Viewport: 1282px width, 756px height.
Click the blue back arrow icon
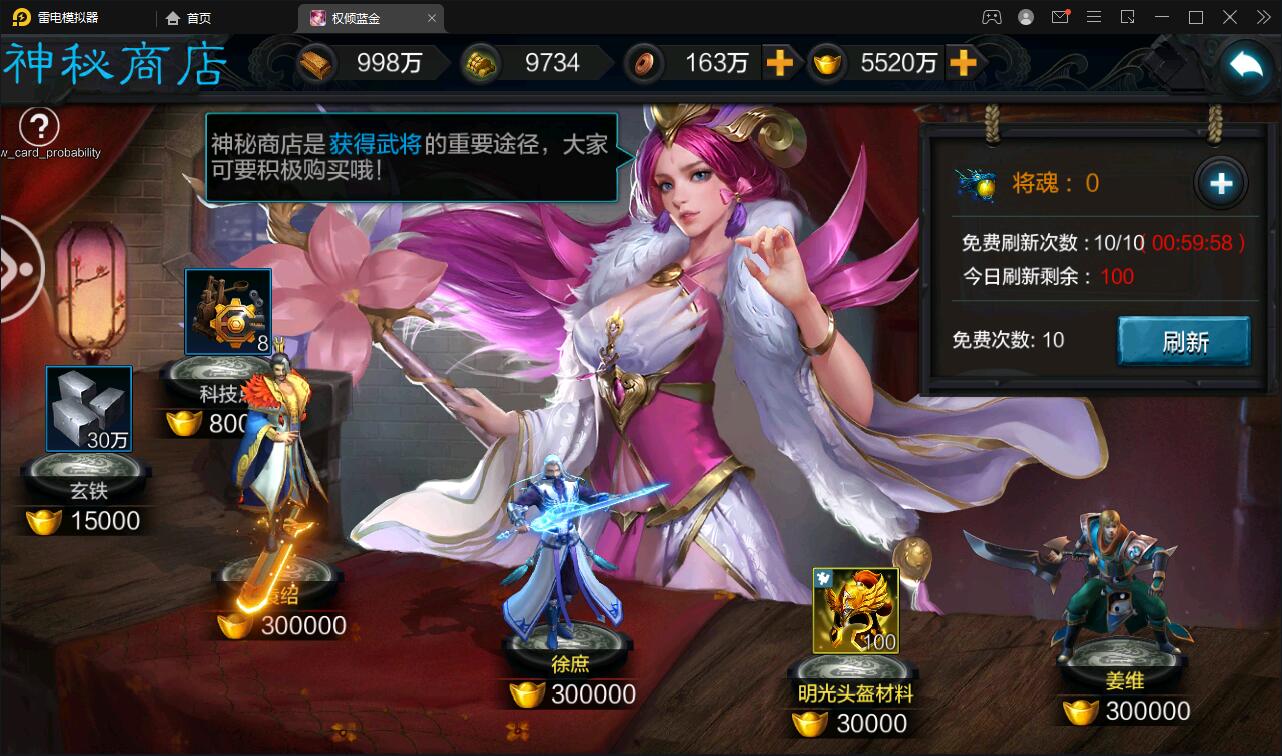(x=1243, y=63)
